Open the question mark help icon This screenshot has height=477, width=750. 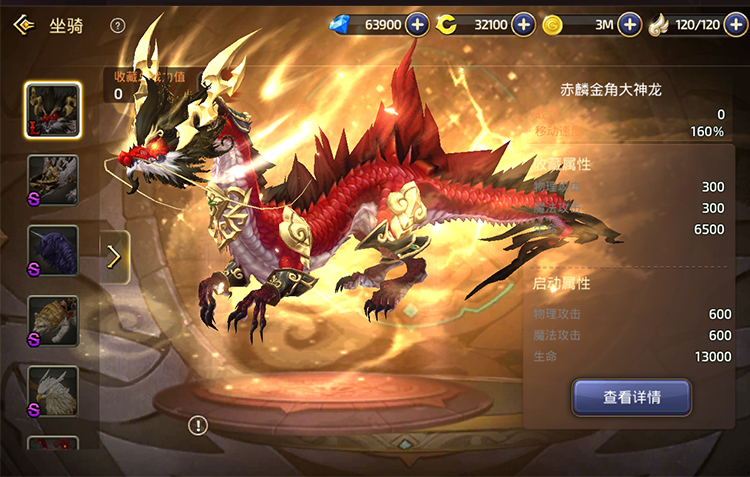coord(118,26)
